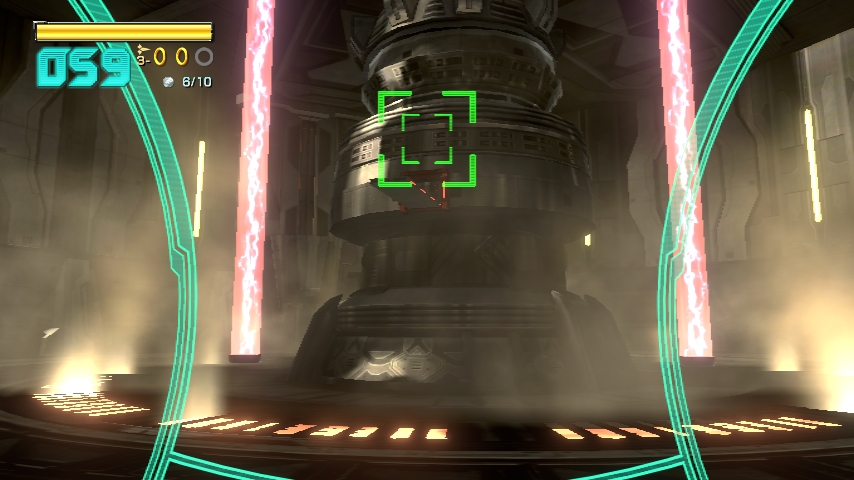Click the empty gray ring slot
The image size is (854, 480).
click(x=204, y=57)
